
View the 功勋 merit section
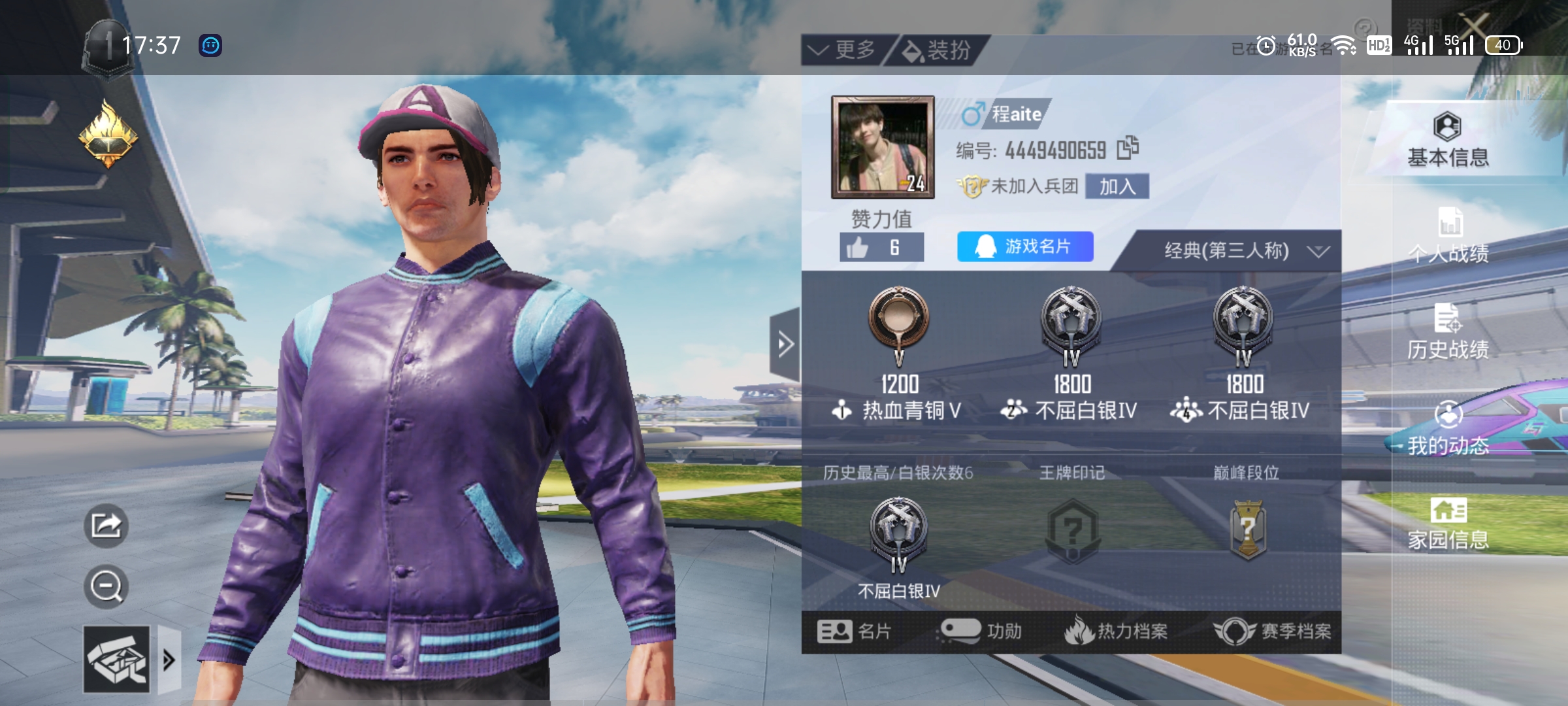[x=980, y=631]
